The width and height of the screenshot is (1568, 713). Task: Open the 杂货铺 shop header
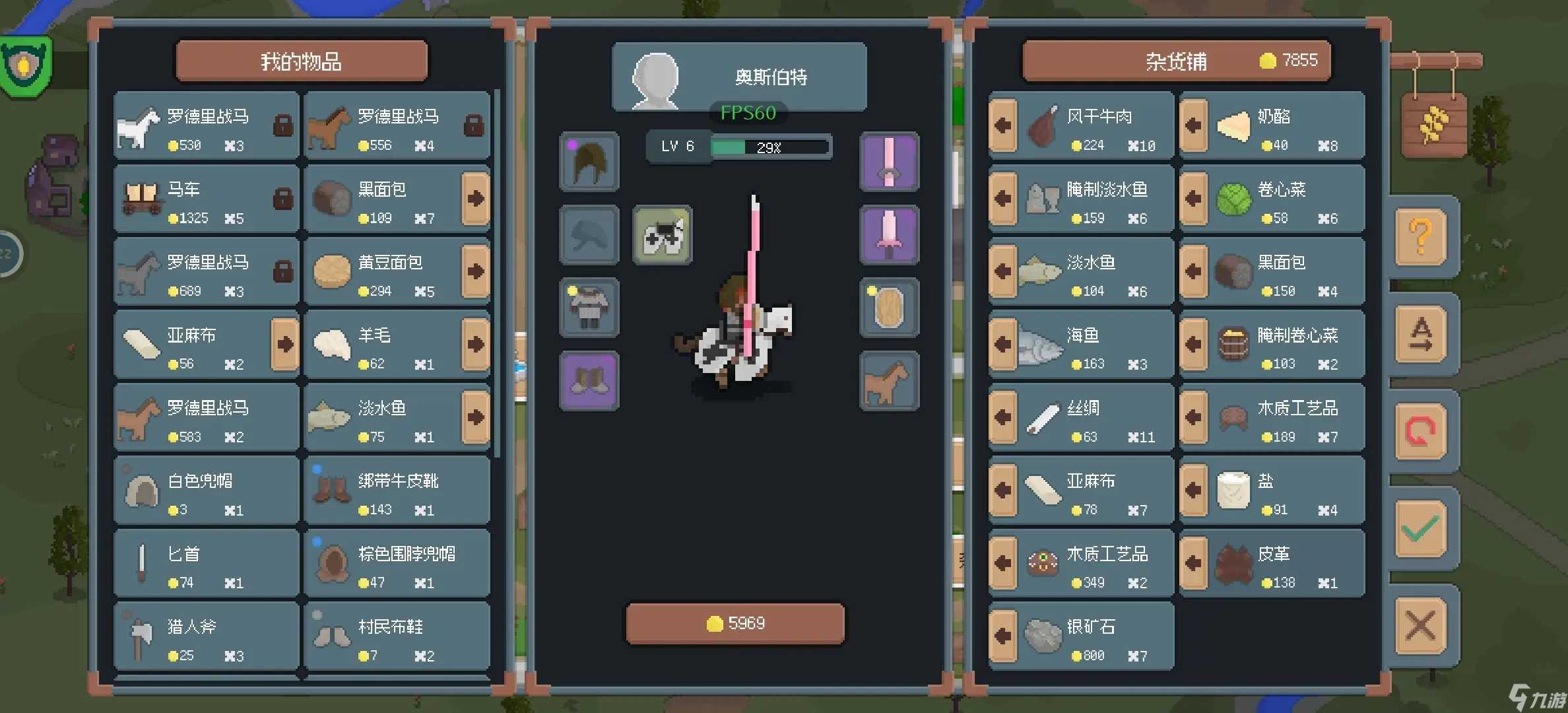1176,60
